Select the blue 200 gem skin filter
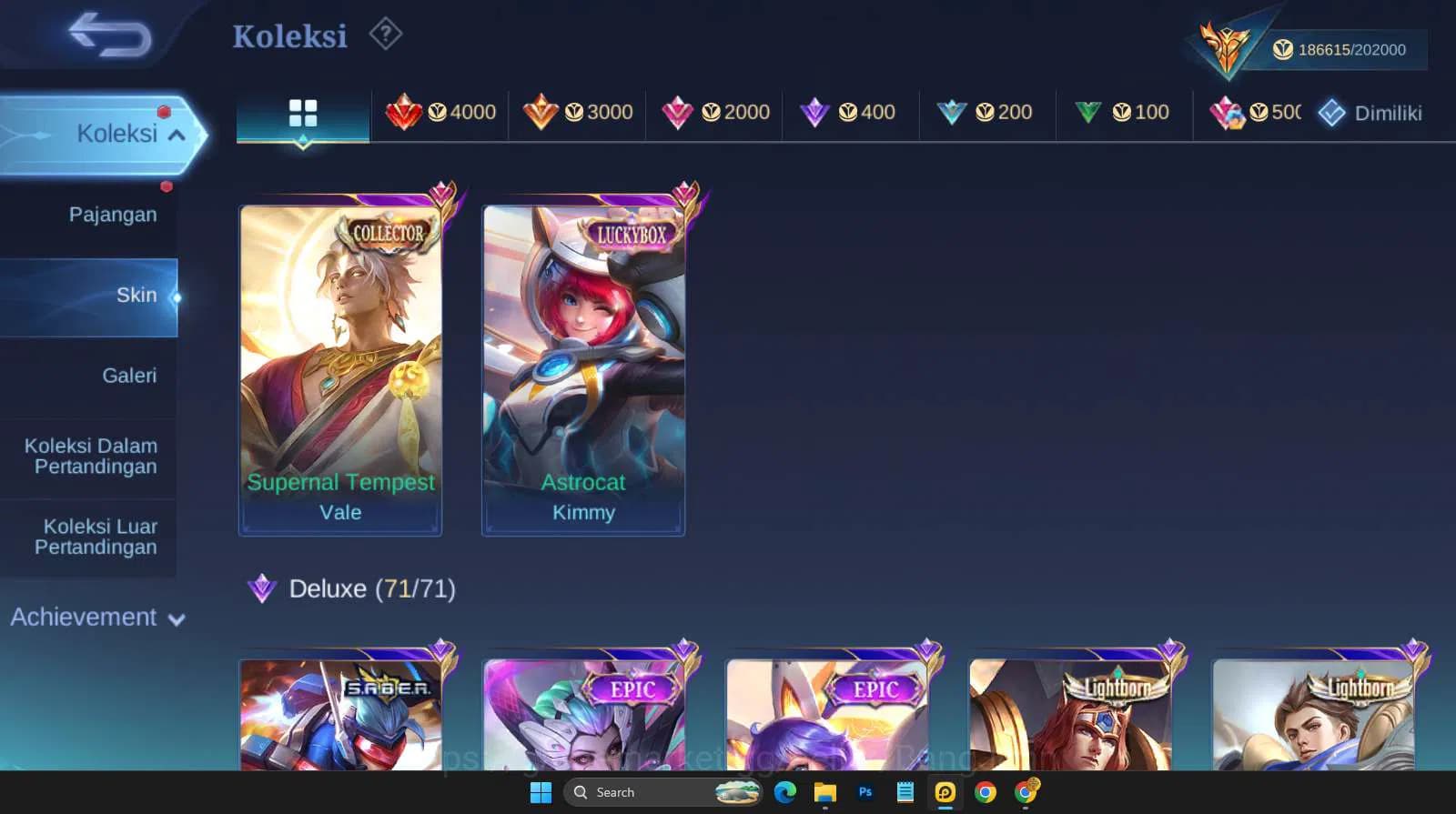This screenshot has height=814, width=1456. coord(986,113)
